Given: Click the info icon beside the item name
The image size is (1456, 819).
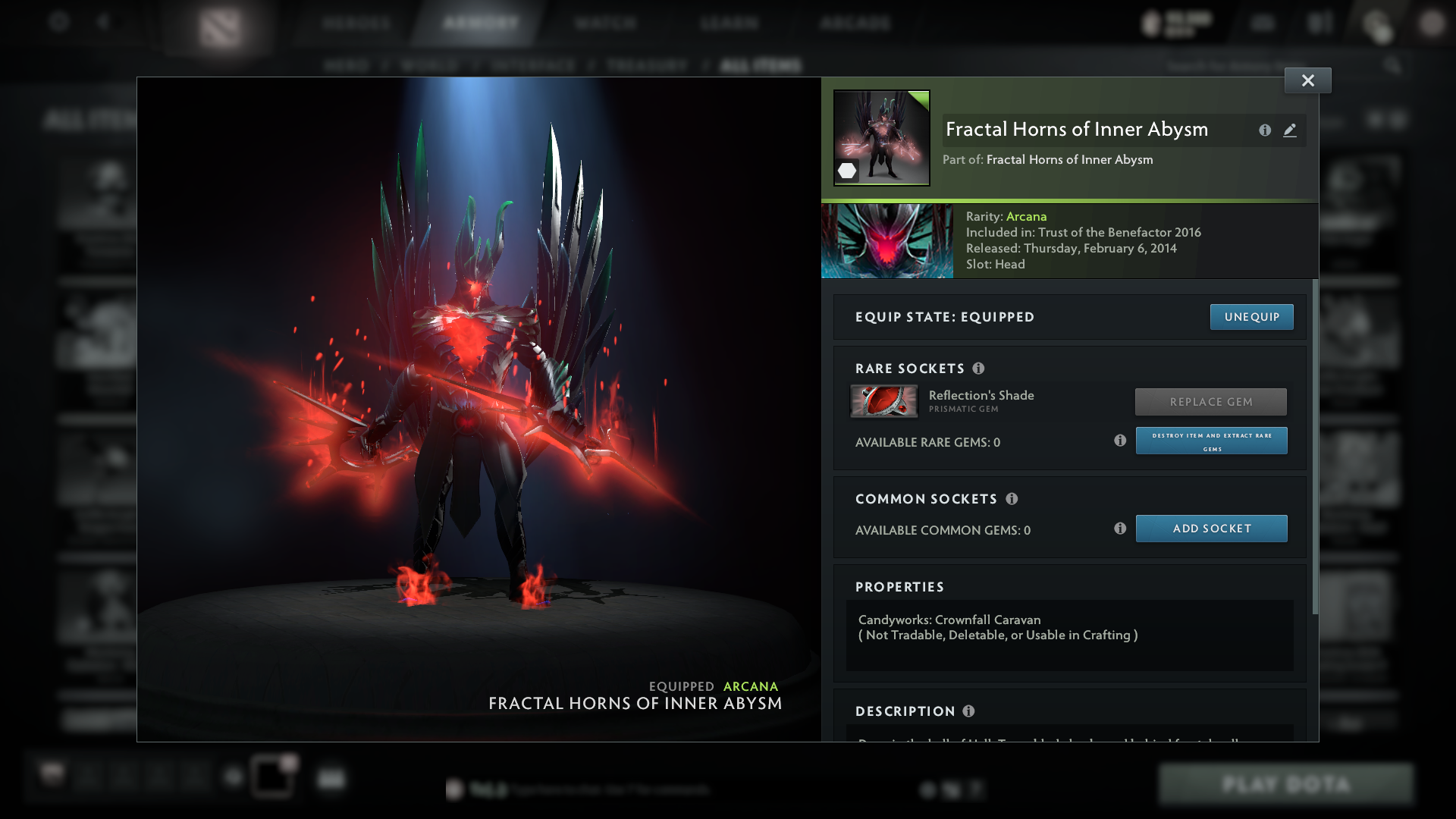Looking at the screenshot, I should coord(1265,130).
